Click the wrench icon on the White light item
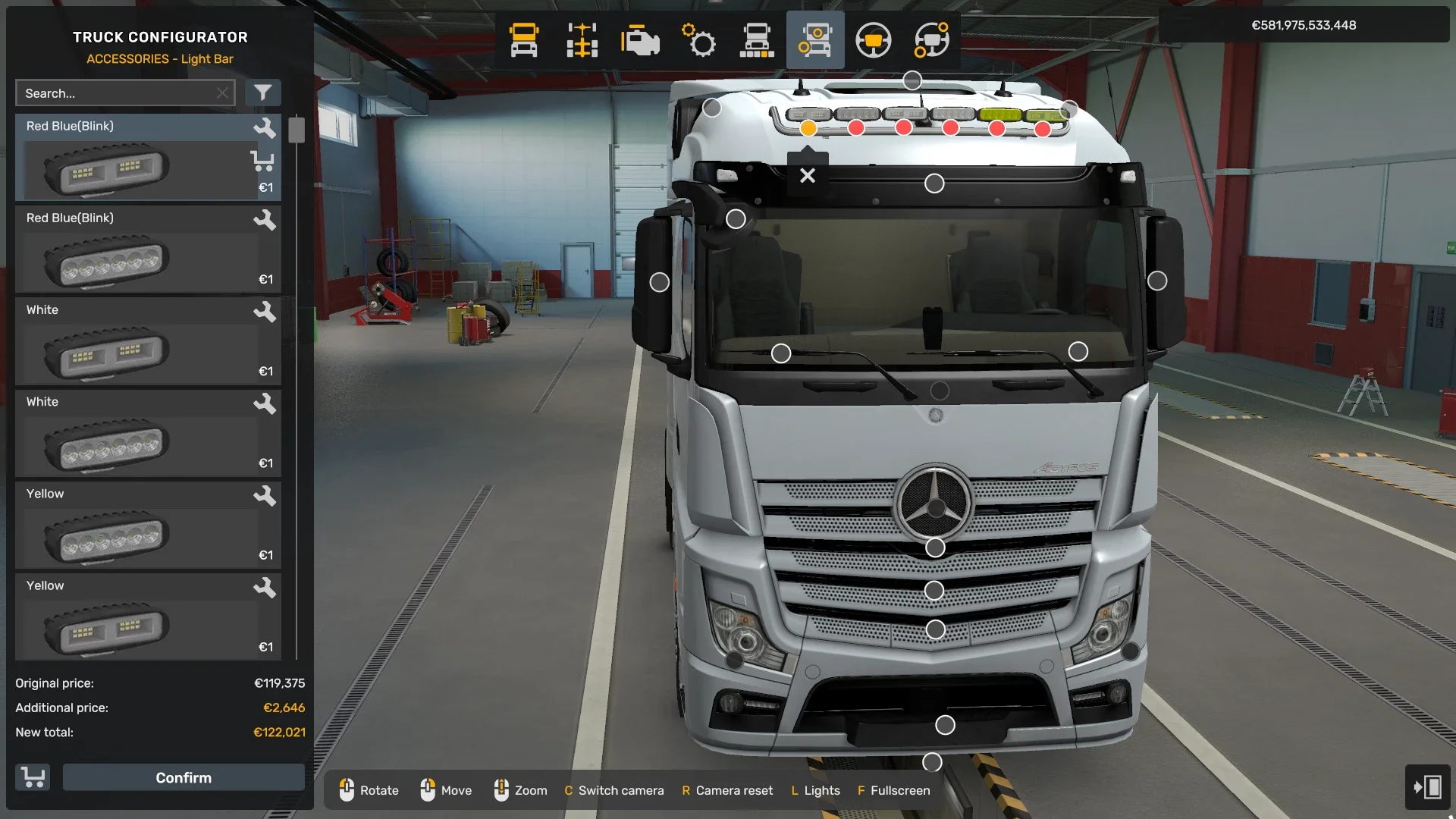The image size is (1456, 819). [266, 311]
